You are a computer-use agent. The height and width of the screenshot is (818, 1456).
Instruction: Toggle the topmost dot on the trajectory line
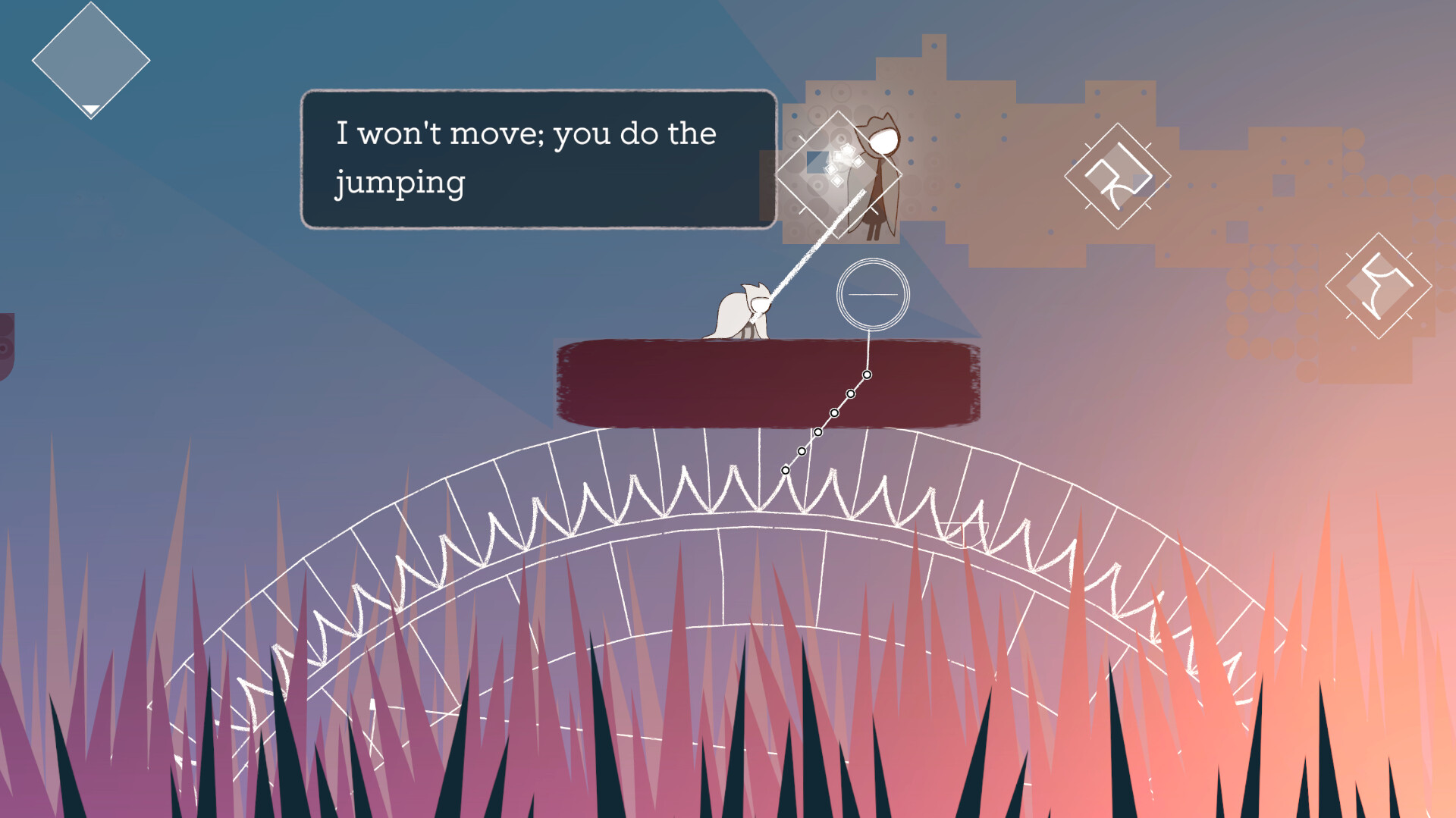coord(867,374)
